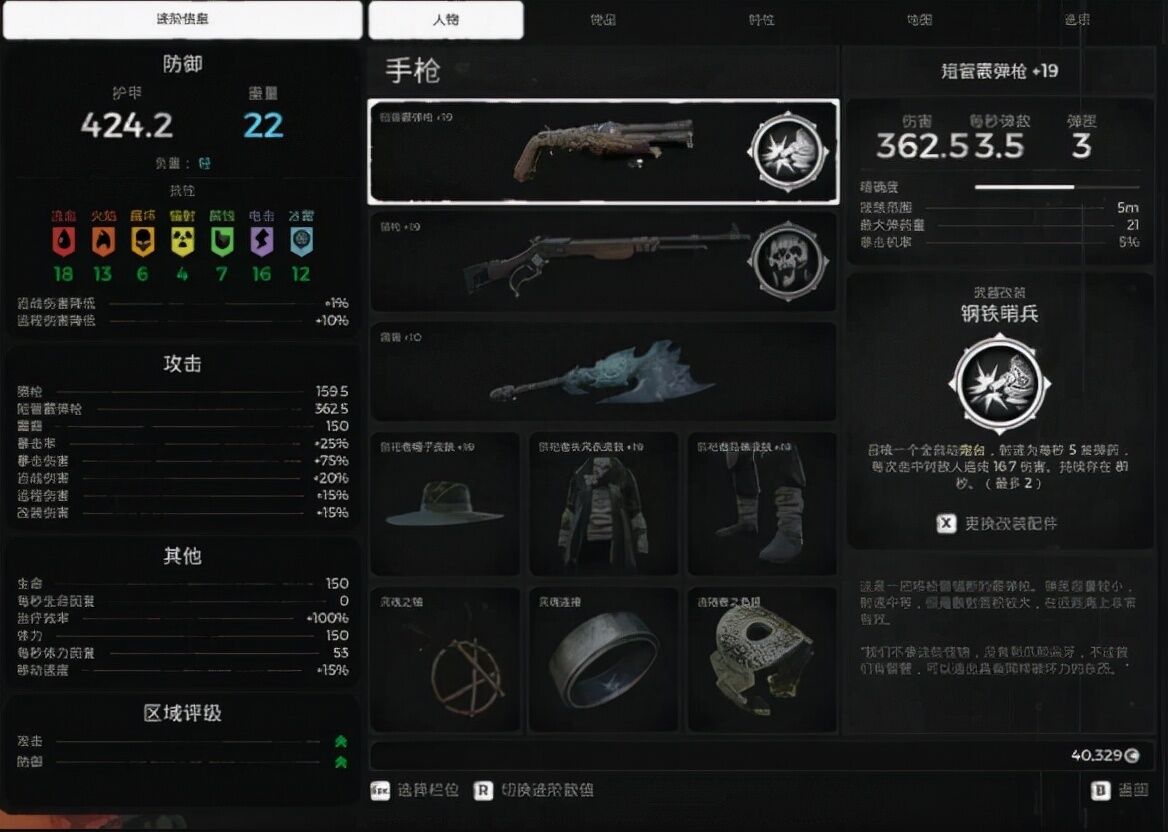This screenshot has height=832, width=1168.
Task: Open the 物品 inventory tab
Action: click(x=603, y=20)
